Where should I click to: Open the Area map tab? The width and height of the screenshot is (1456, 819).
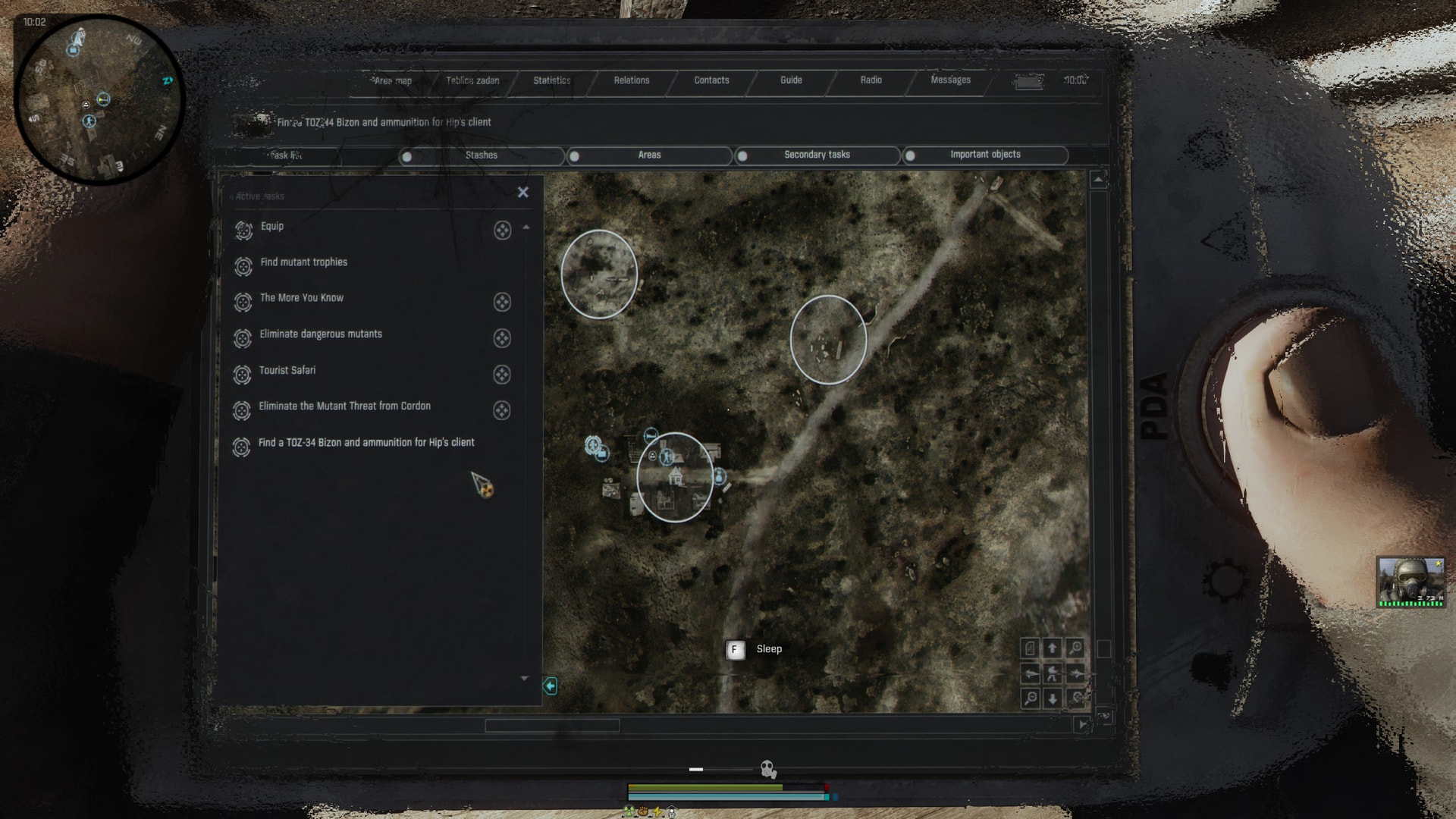[x=393, y=81]
